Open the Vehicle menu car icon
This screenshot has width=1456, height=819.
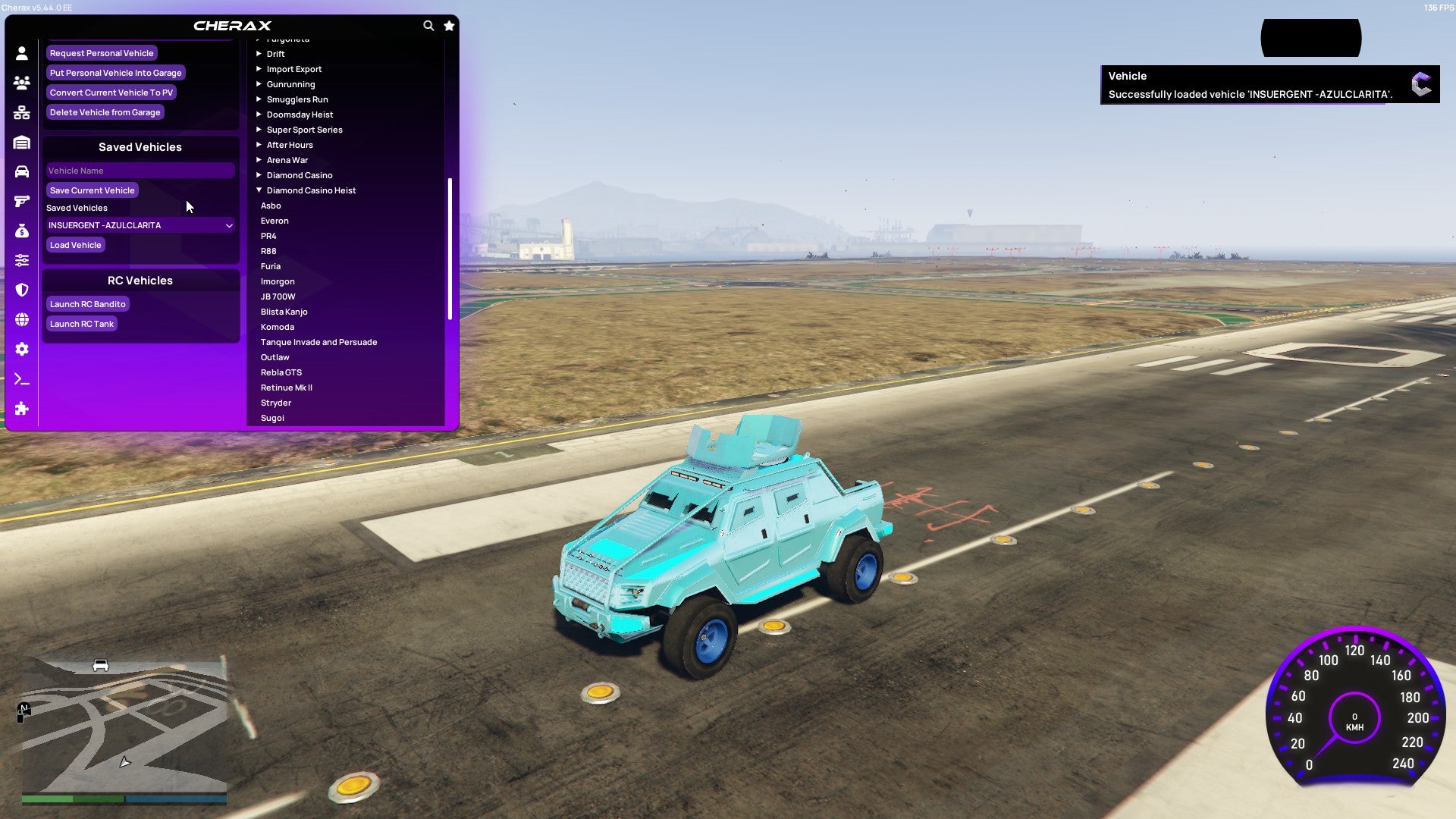pos(22,171)
